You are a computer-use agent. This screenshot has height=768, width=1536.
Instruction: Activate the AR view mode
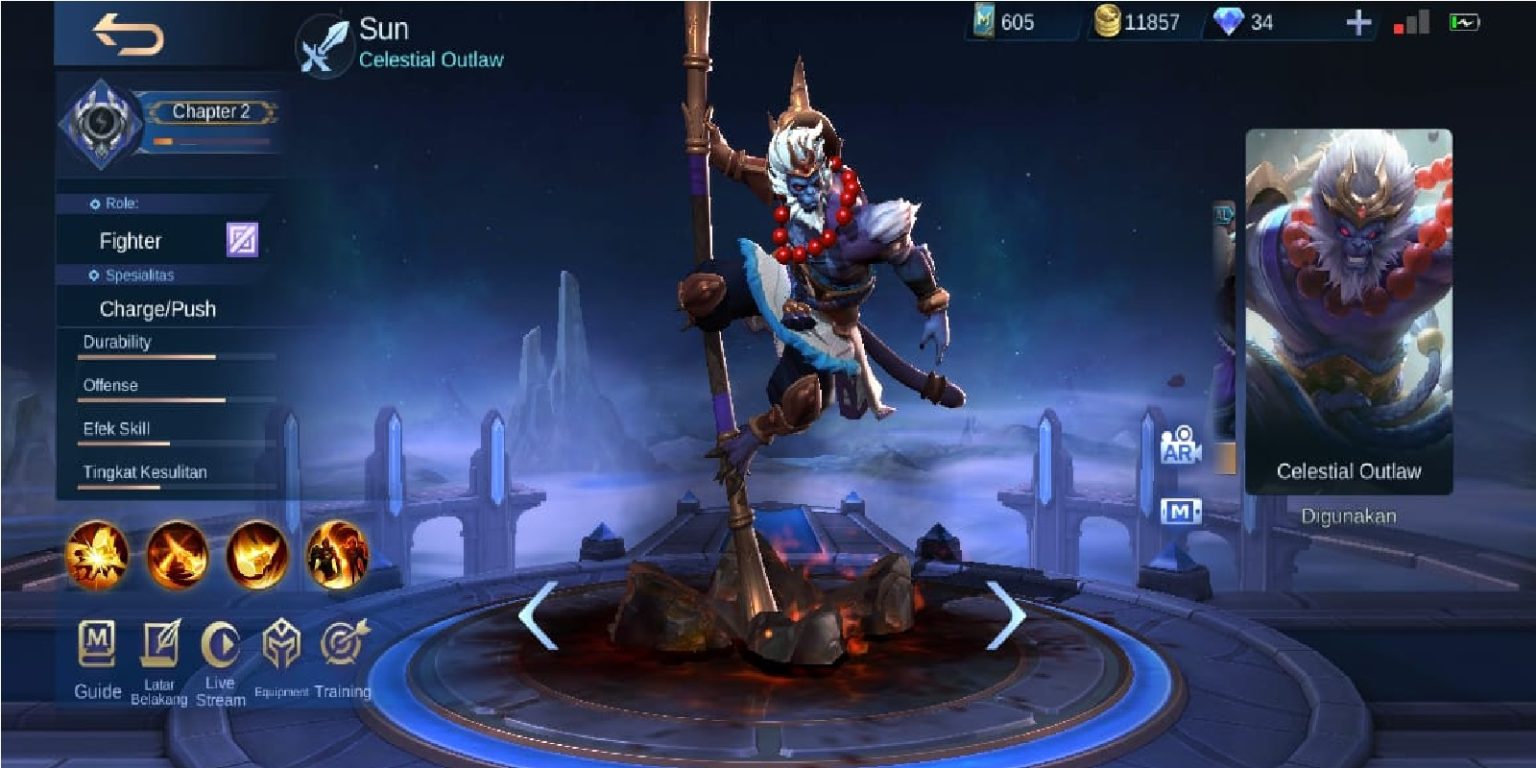point(1179,445)
